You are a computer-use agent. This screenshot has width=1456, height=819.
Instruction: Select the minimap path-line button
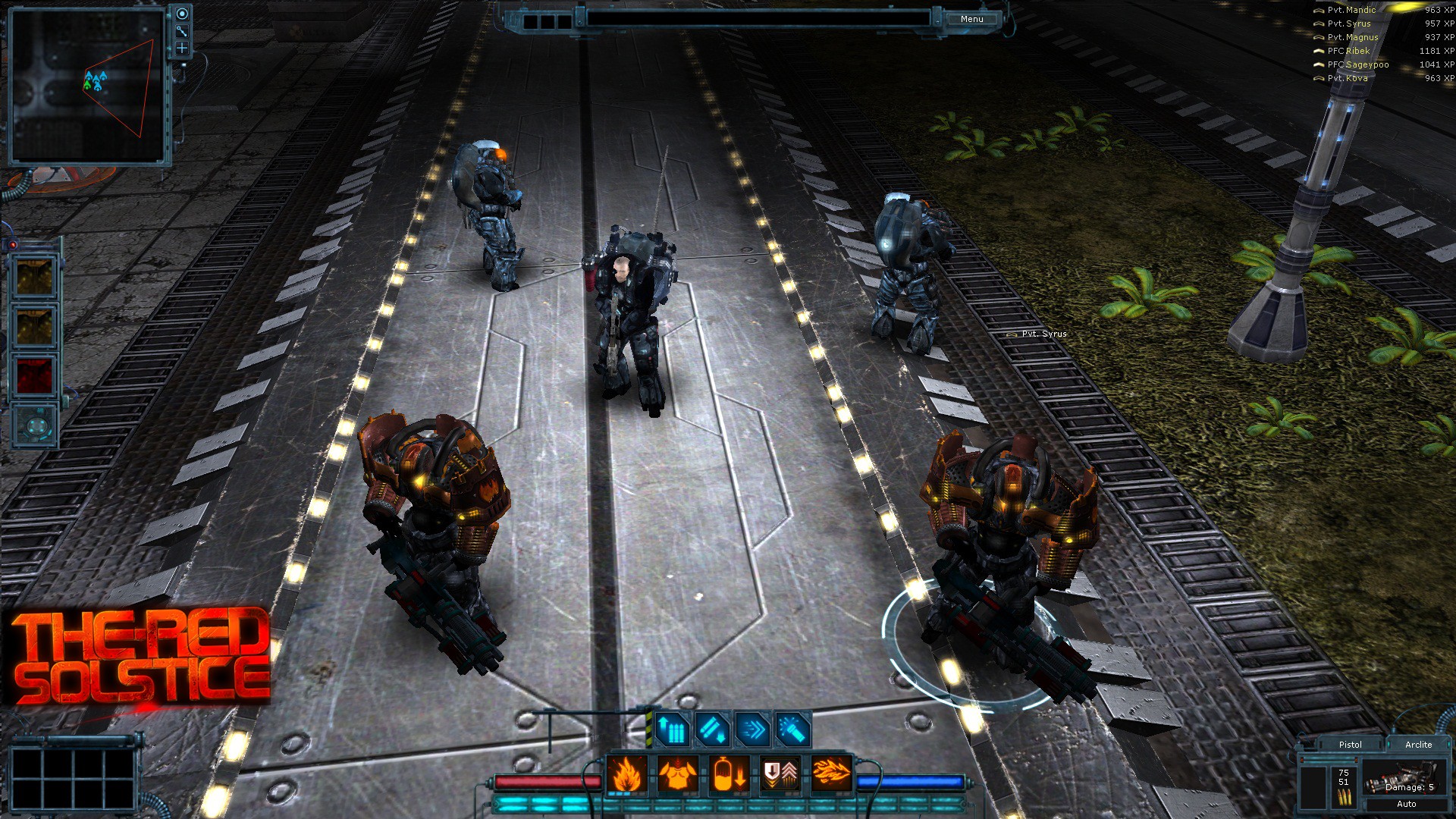182,31
